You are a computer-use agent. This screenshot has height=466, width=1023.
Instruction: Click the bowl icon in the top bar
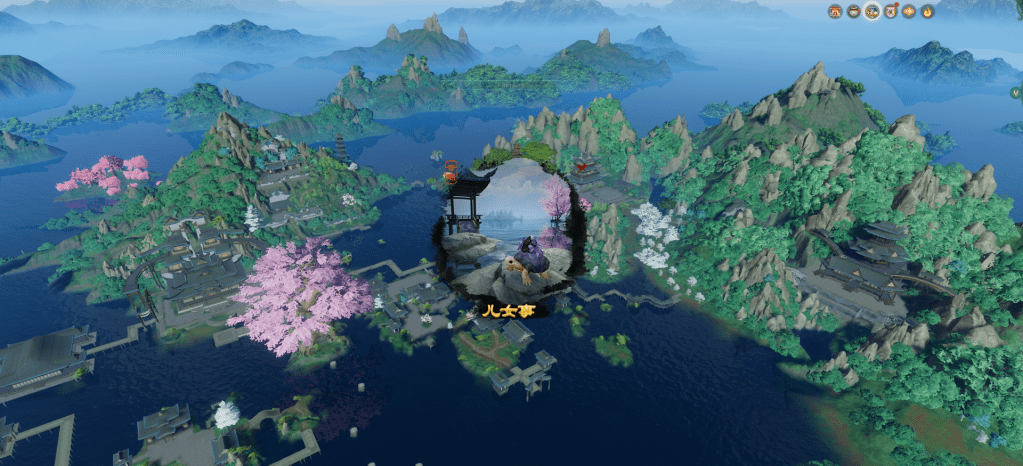pyautogui.click(x=853, y=12)
